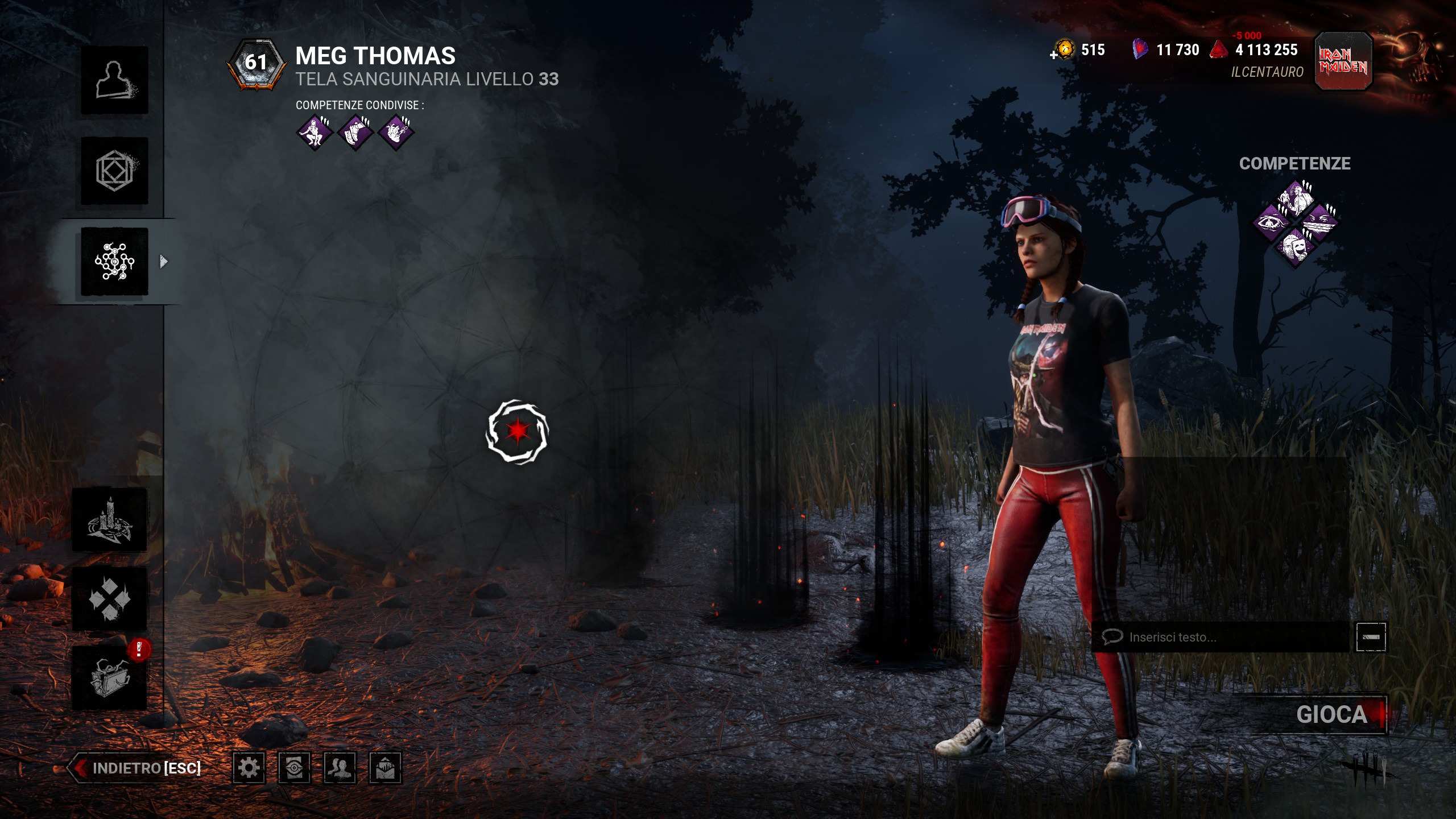The image size is (1456, 819).
Task: Start matchmaking with the GIOCA button
Action: coord(1331,714)
